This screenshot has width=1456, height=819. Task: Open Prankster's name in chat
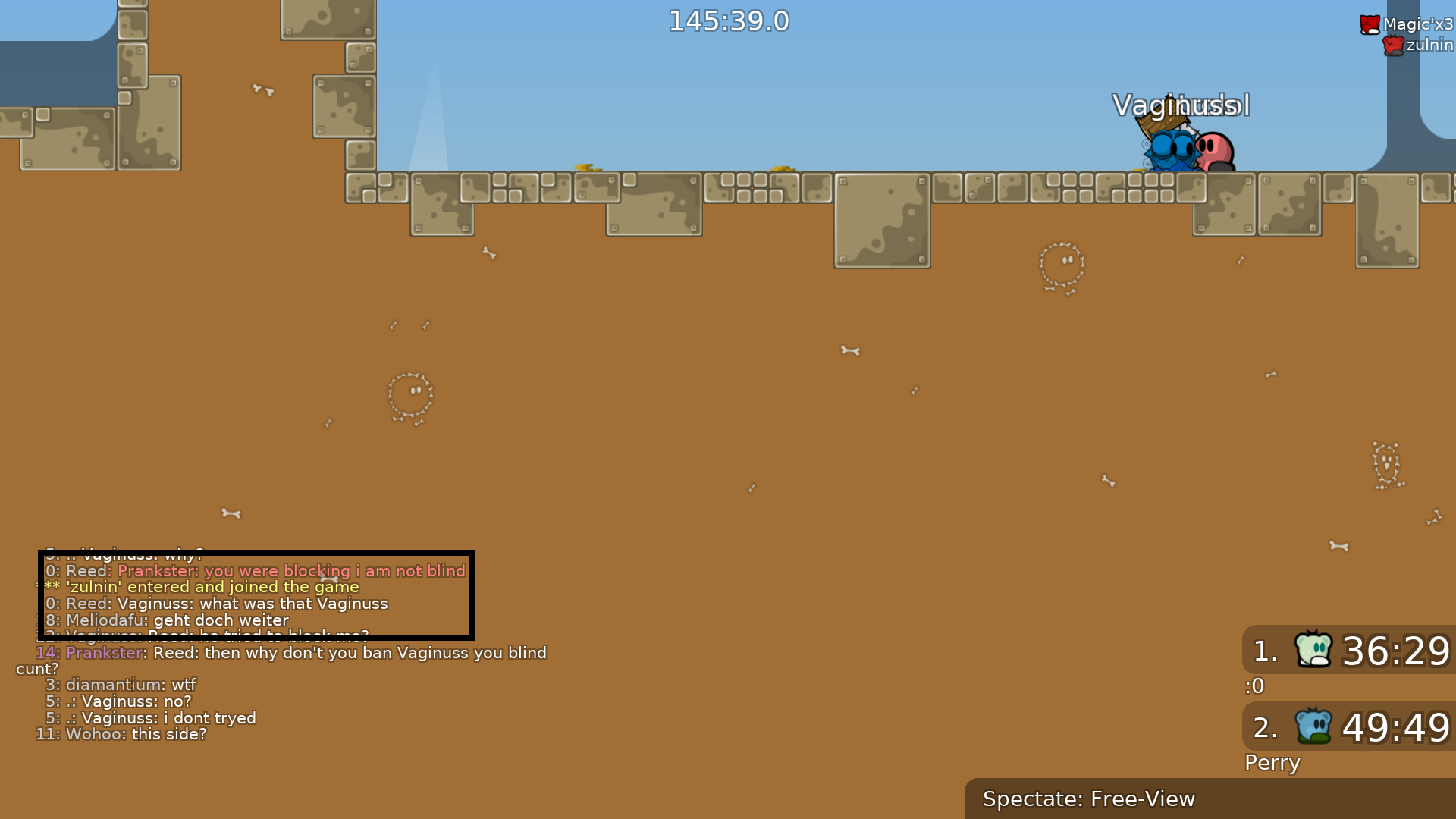104,653
